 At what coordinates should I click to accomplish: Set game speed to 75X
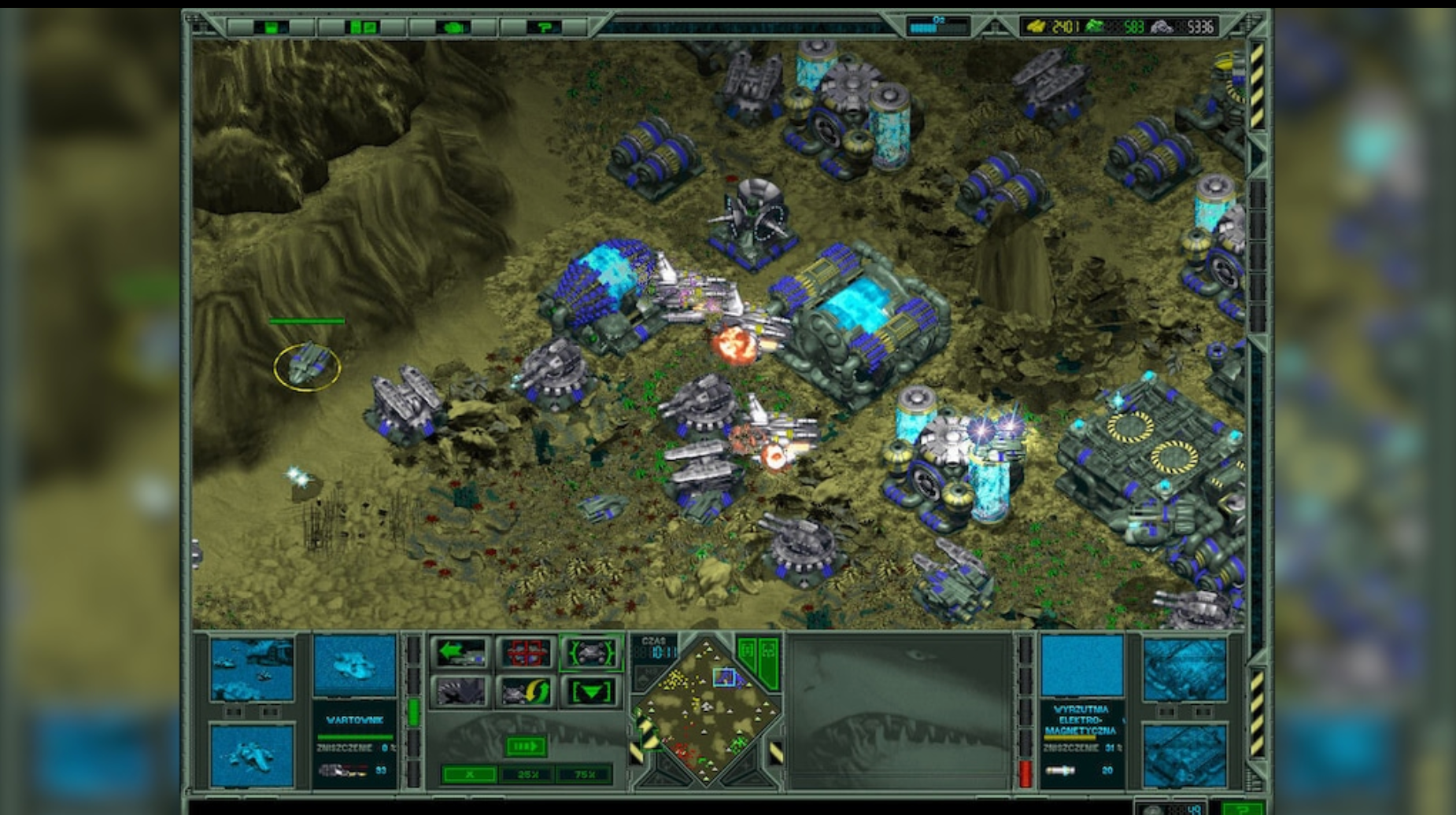(585, 774)
